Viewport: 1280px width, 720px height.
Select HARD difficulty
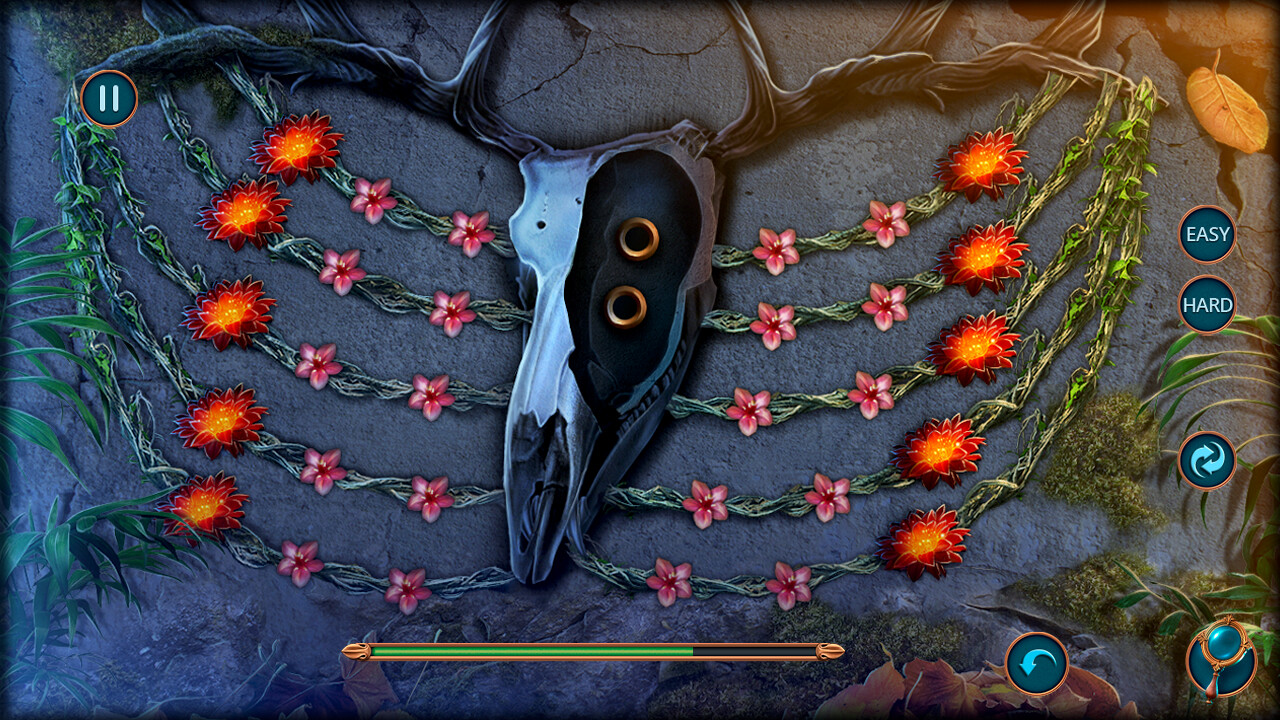[1206, 305]
